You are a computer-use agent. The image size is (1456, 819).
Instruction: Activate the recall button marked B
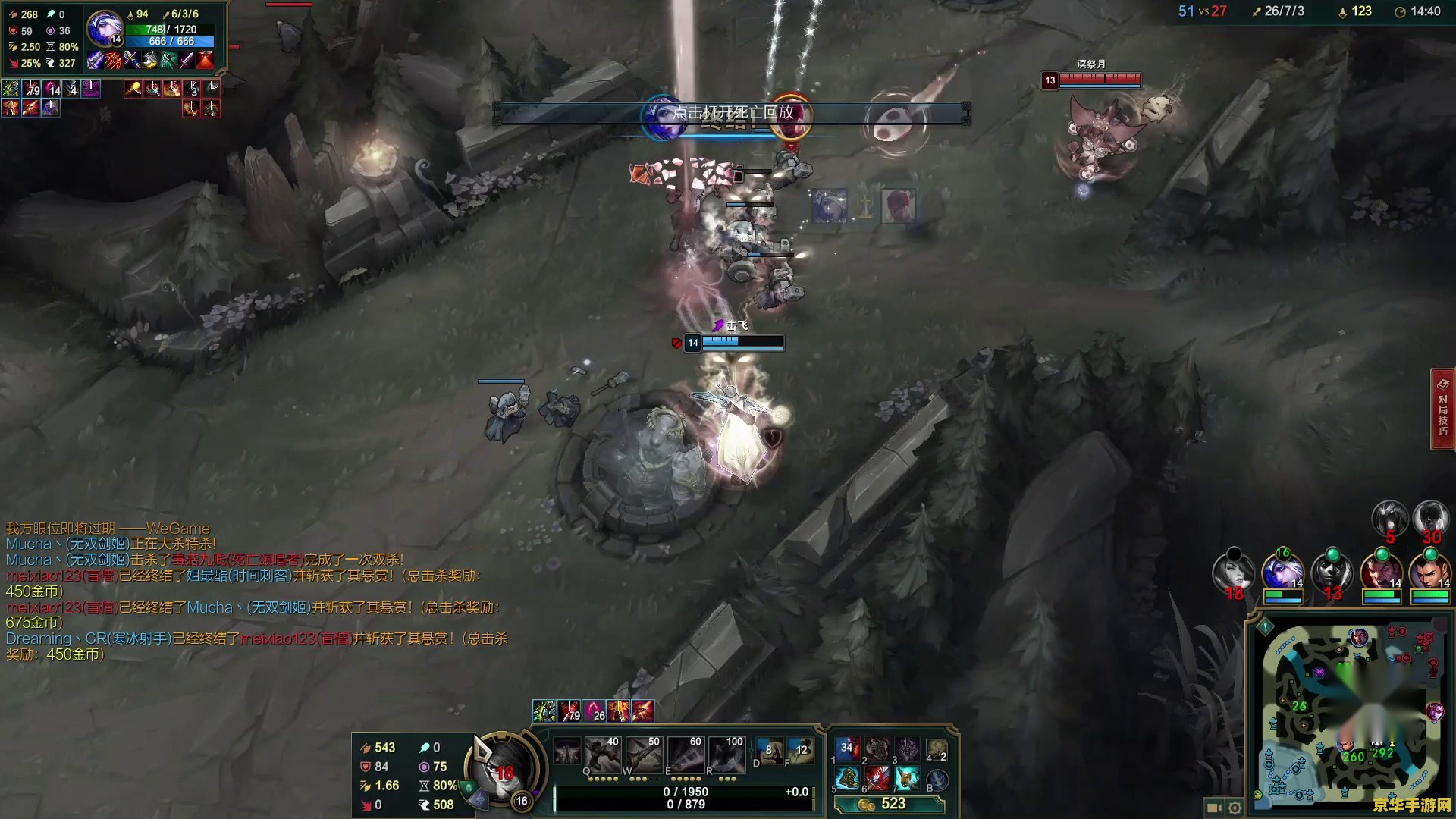[x=937, y=780]
